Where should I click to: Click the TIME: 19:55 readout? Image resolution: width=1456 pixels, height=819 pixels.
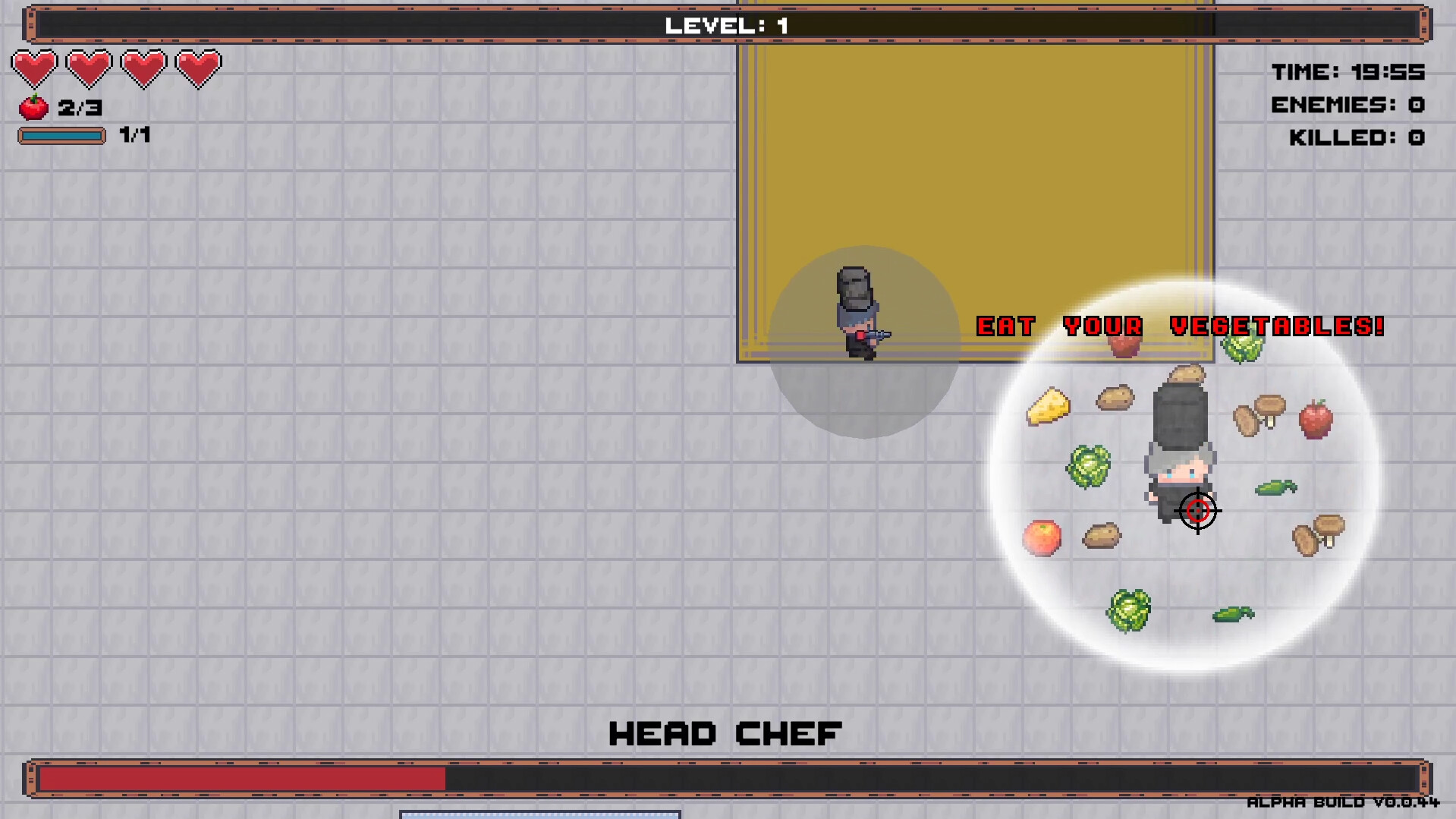click(x=1349, y=72)
